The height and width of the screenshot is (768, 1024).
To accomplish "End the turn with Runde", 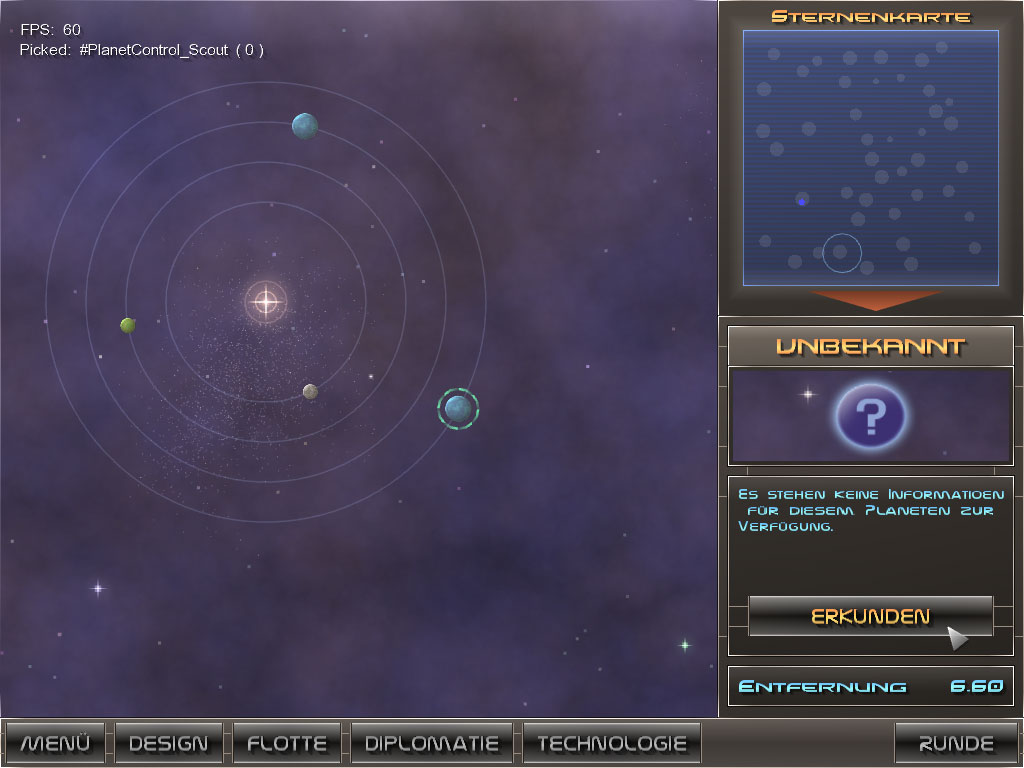I will [956, 743].
